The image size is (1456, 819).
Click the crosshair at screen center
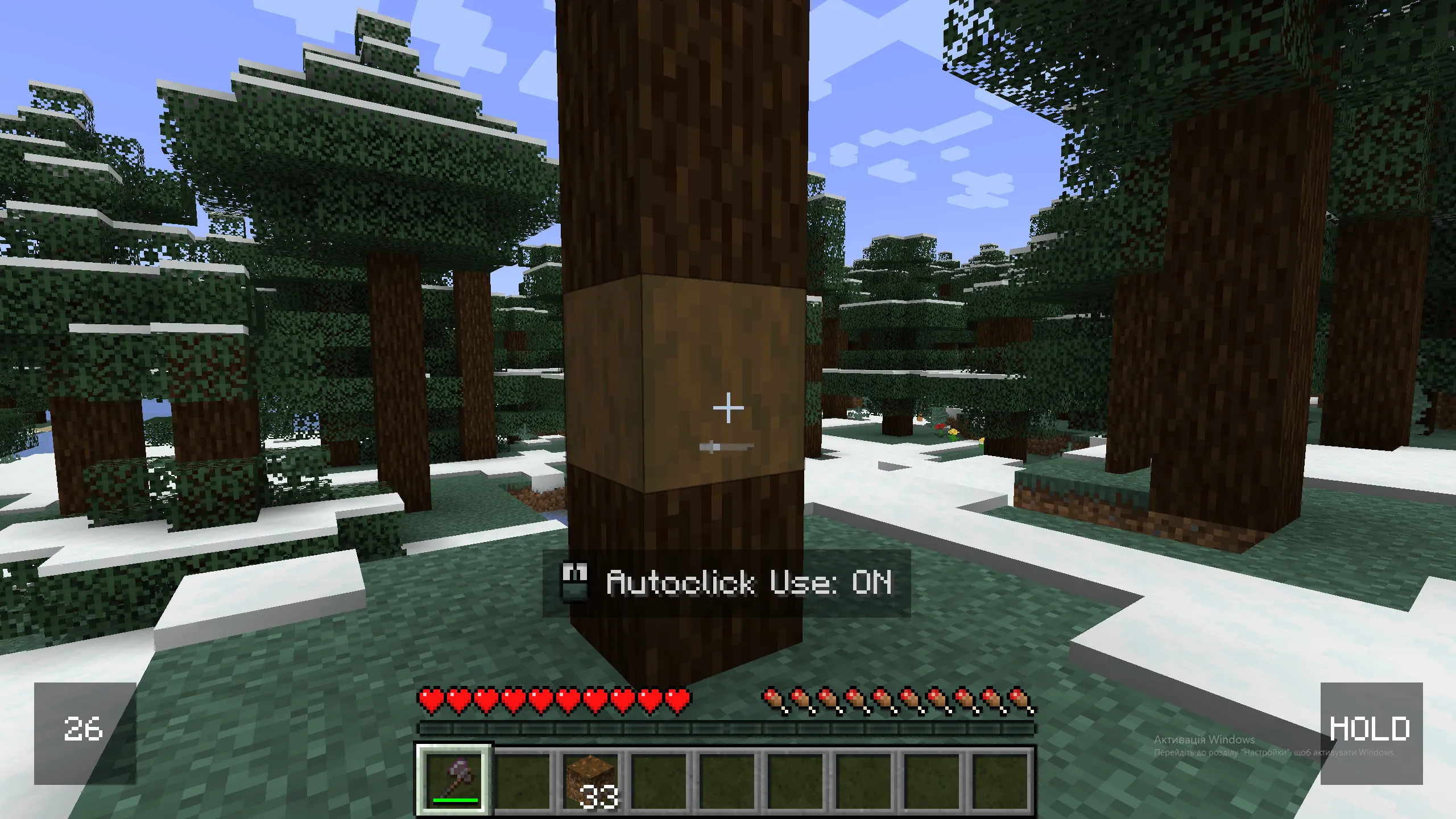click(728, 407)
